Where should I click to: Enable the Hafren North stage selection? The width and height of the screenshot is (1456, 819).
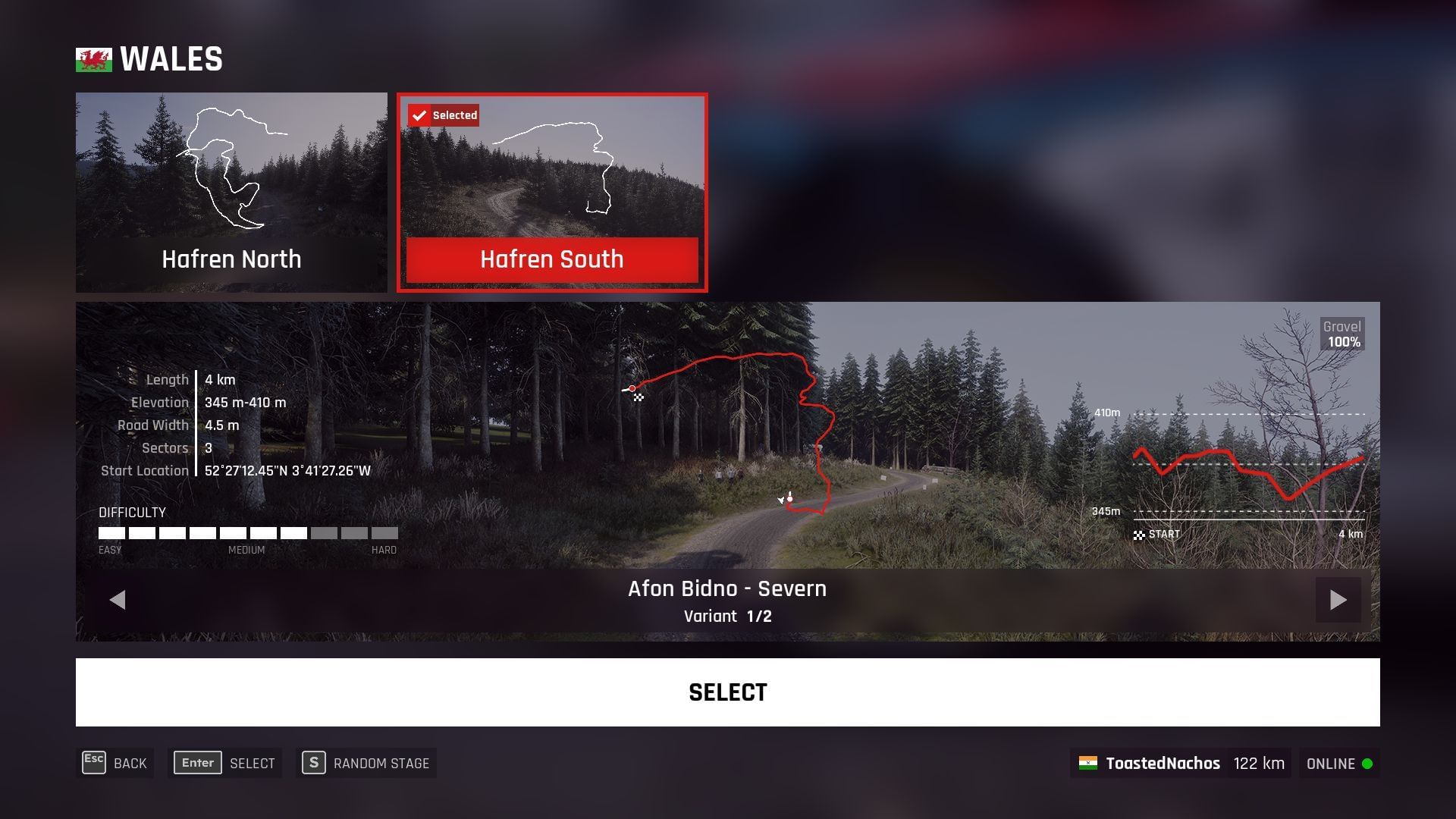231,192
